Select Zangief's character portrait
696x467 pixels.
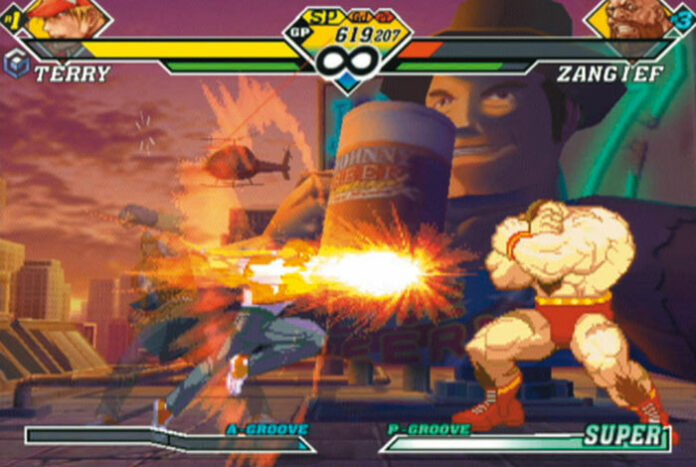click(634, 19)
